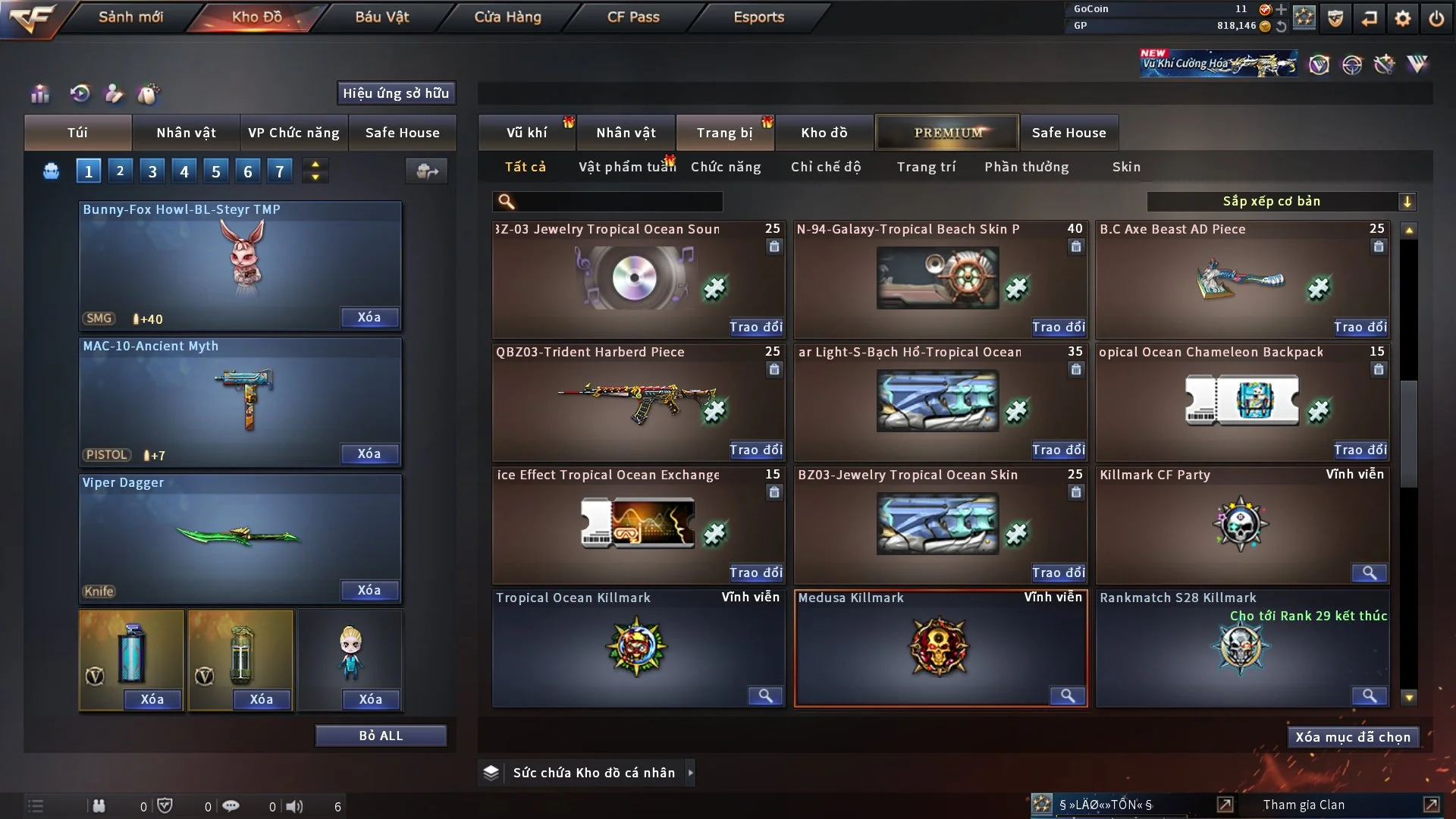This screenshot has width=1456, height=819.
Task: Switch to bag slot number 3
Action: tap(152, 171)
